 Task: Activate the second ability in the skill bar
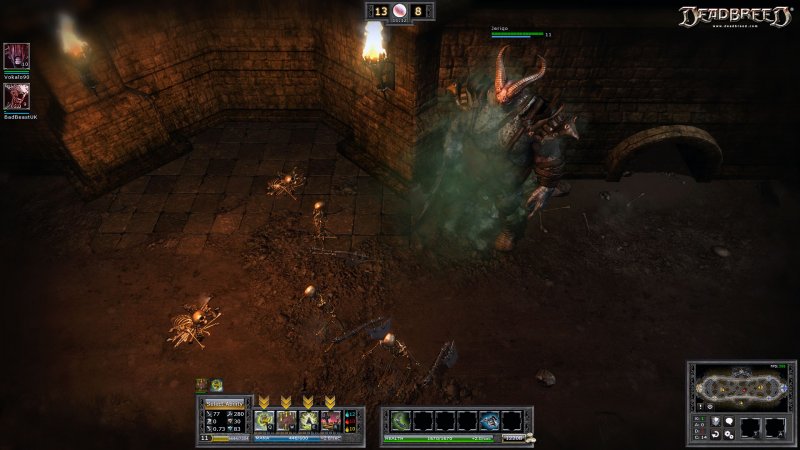pyautogui.click(x=285, y=420)
